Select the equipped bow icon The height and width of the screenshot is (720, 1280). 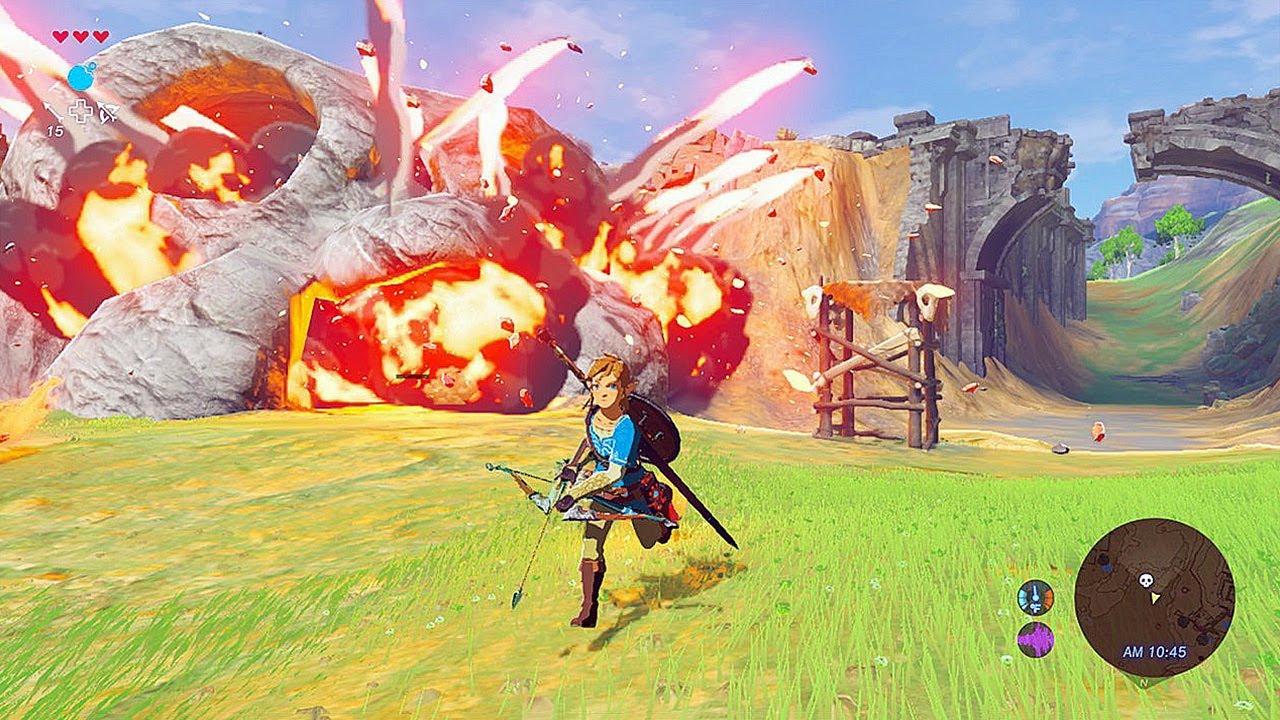coord(107,112)
